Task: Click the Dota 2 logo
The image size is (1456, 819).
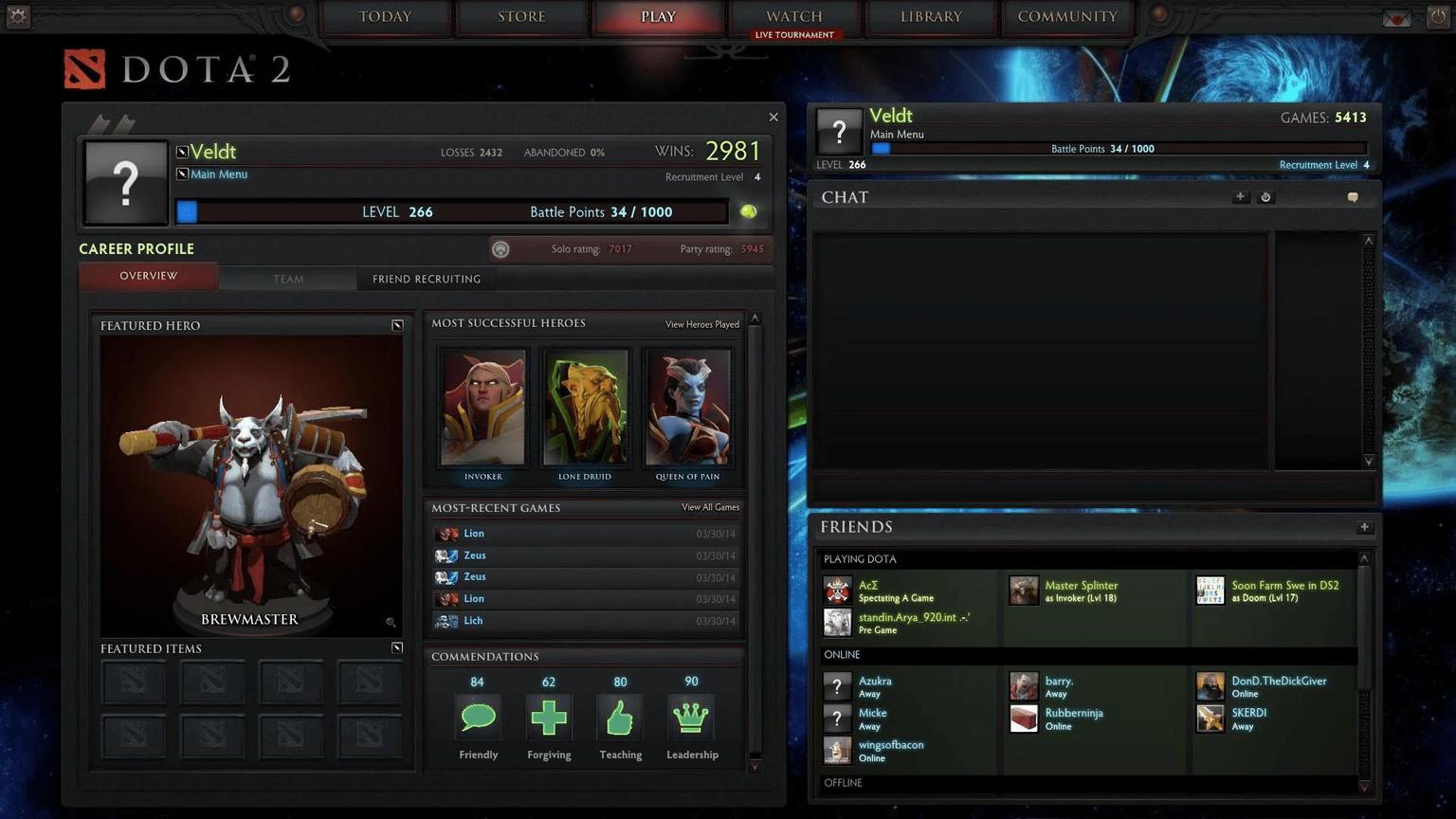Action: [x=176, y=67]
